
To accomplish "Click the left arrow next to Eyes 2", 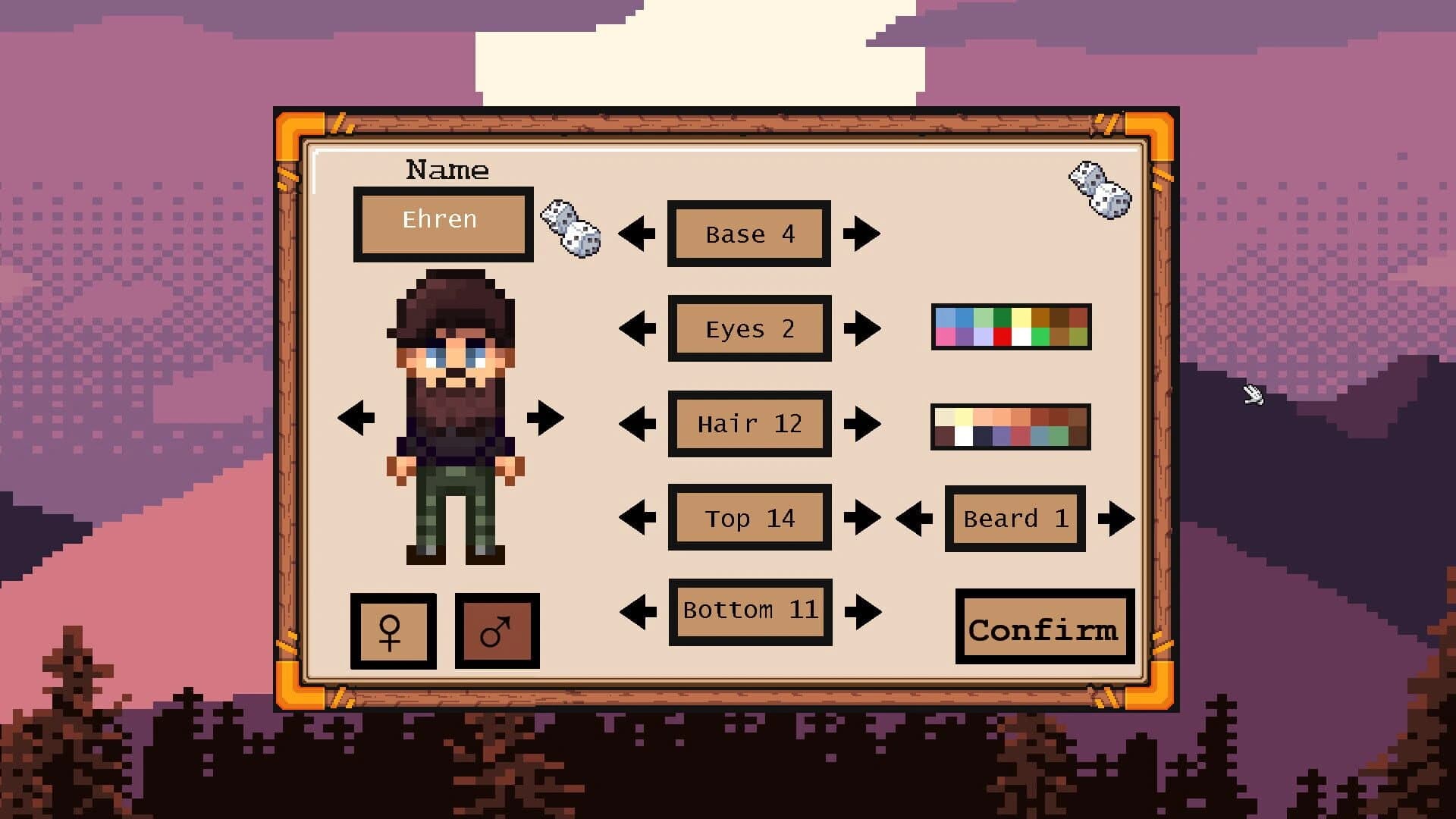I will (635, 328).
